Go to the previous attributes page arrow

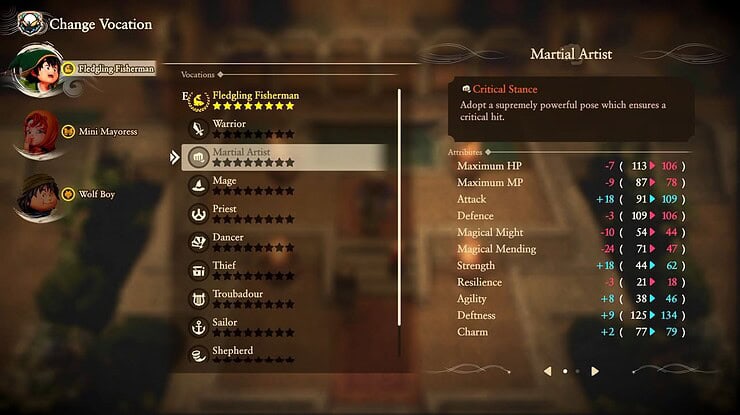coord(548,371)
